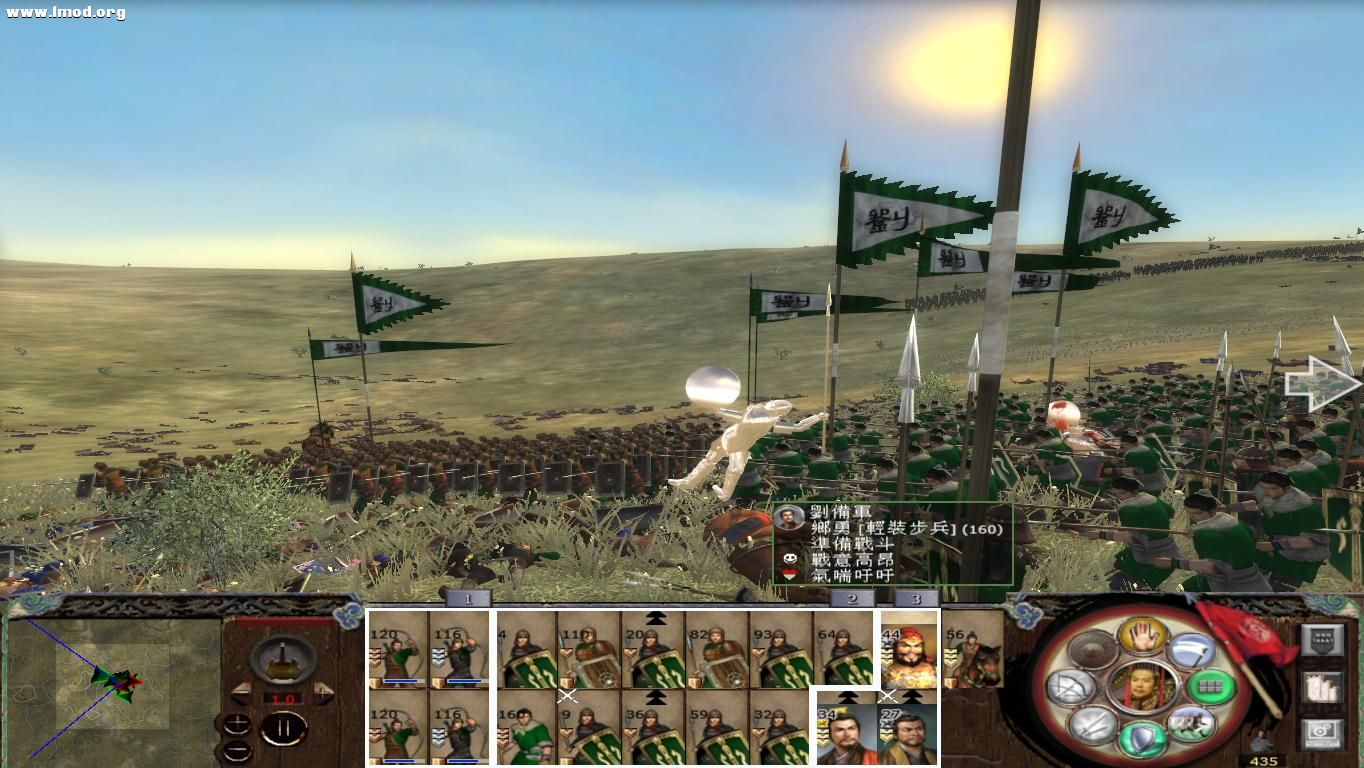Open the army scrolls panel
Image resolution: width=1364 pixels, height=768 pixels.
(x=1323, y=688)
